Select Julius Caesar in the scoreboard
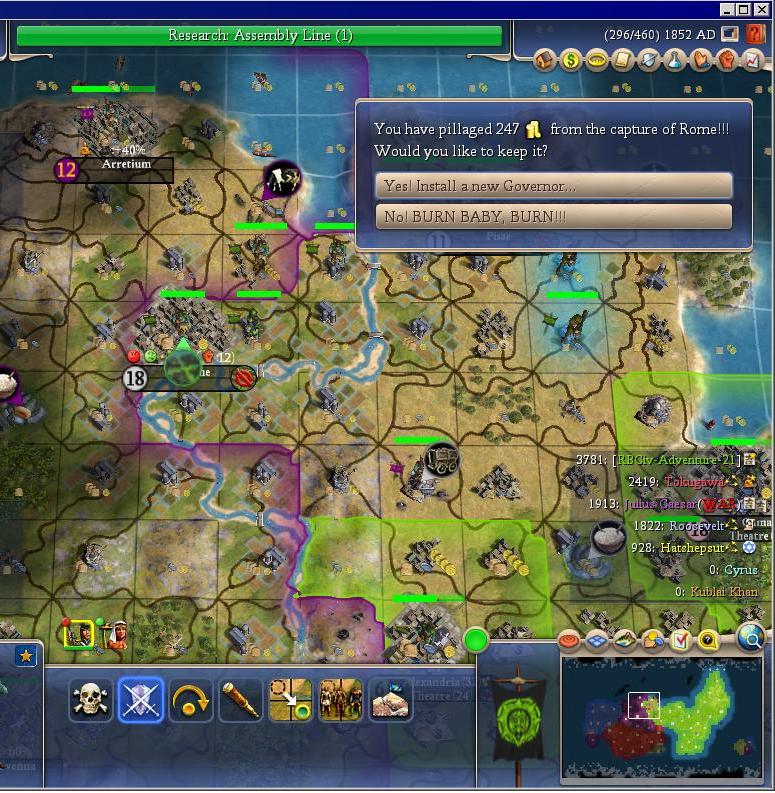 point(665,505)
